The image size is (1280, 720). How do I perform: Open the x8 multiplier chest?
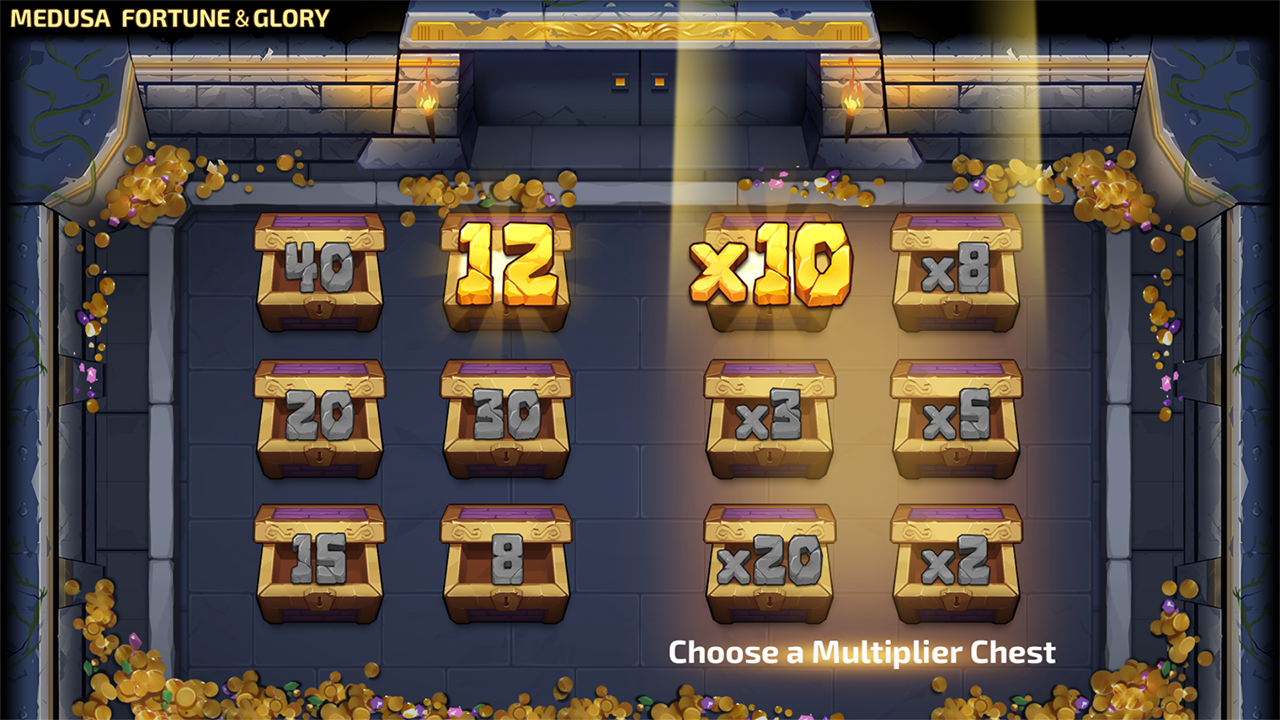[956, 272]
